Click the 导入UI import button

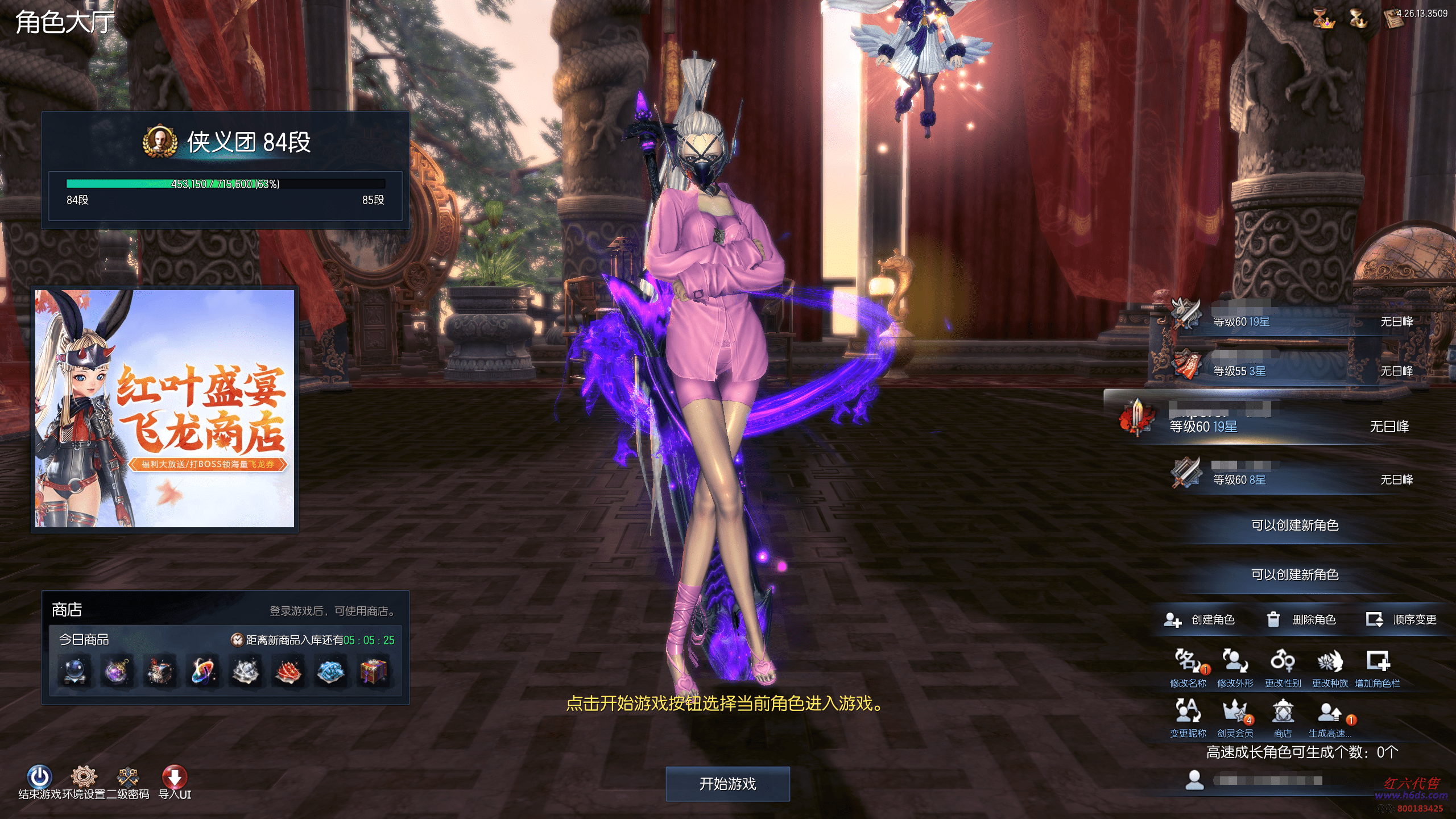click(175, 777)
